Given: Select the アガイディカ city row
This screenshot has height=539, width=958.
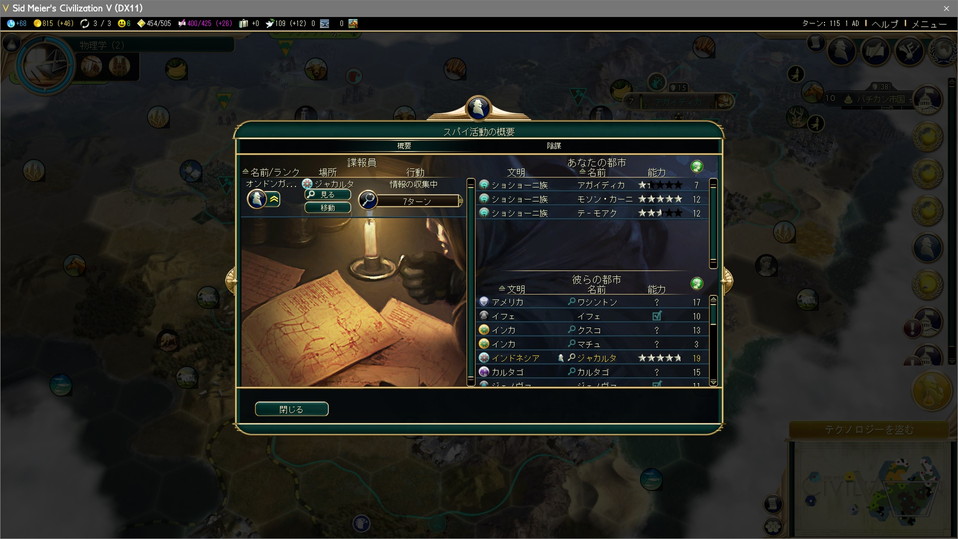Looking at the screenshot, I should tap(594, 185).
